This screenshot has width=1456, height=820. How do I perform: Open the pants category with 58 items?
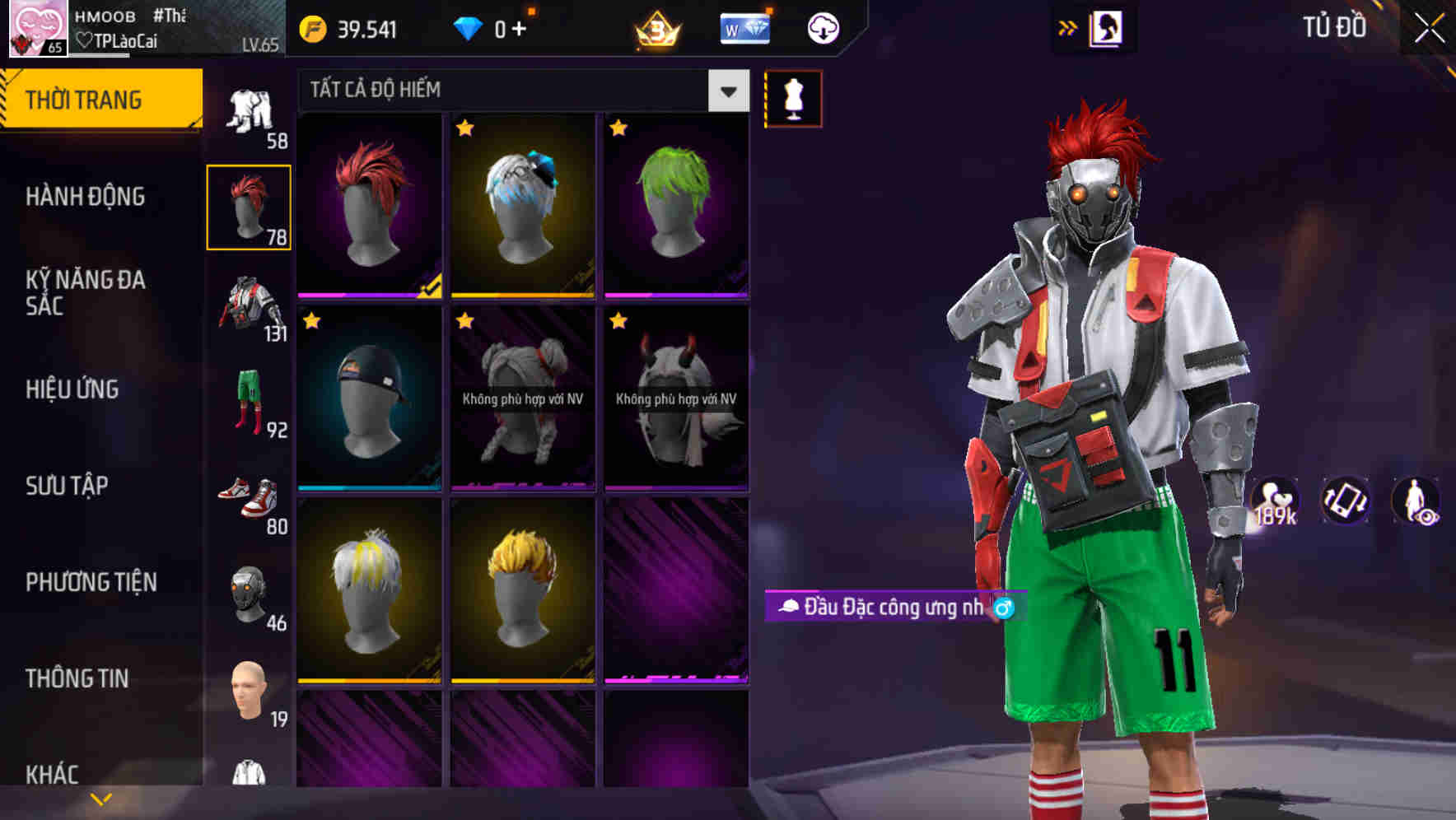point(250,111)
